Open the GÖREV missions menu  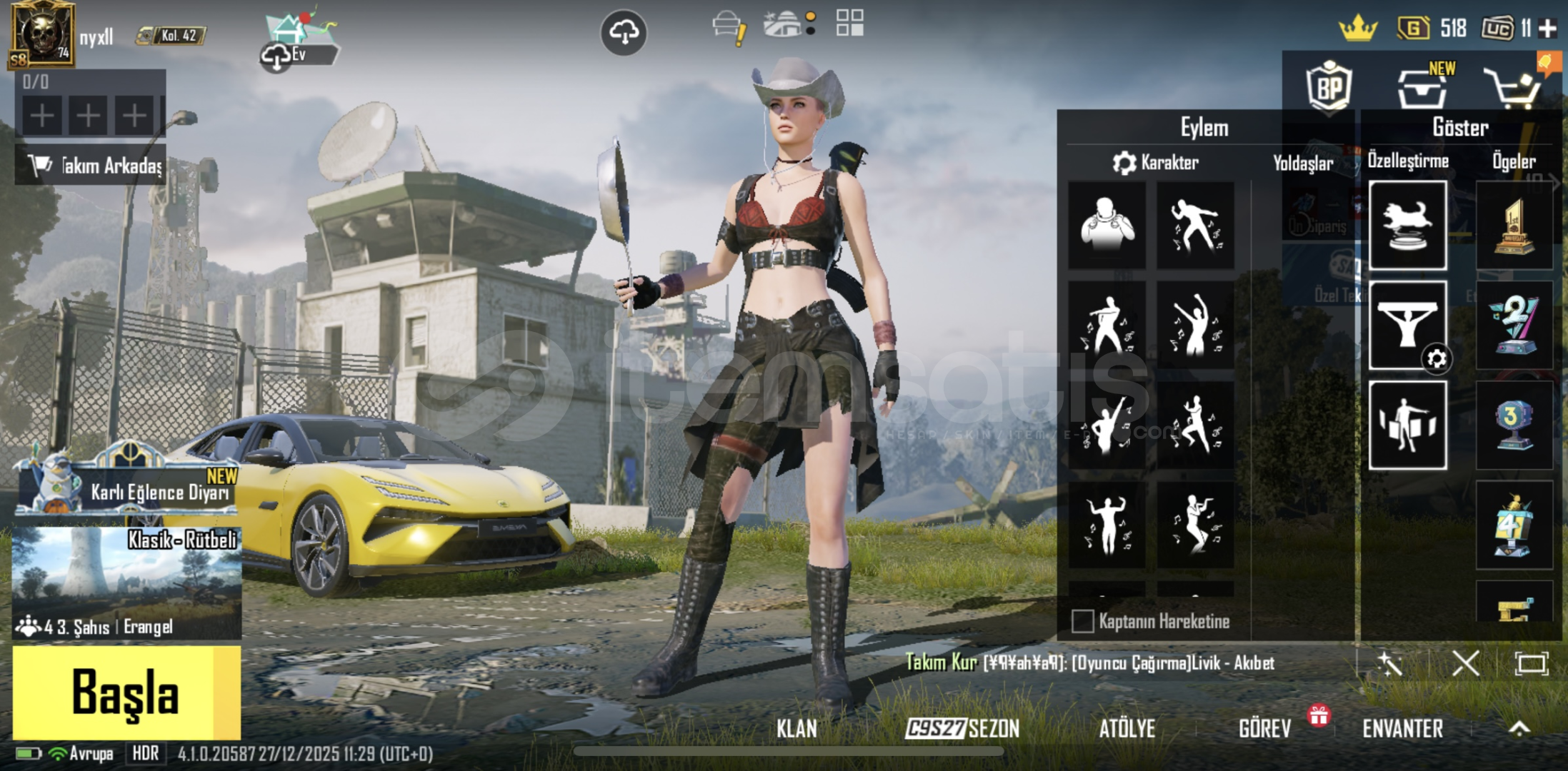click(x=1264, y=729)
